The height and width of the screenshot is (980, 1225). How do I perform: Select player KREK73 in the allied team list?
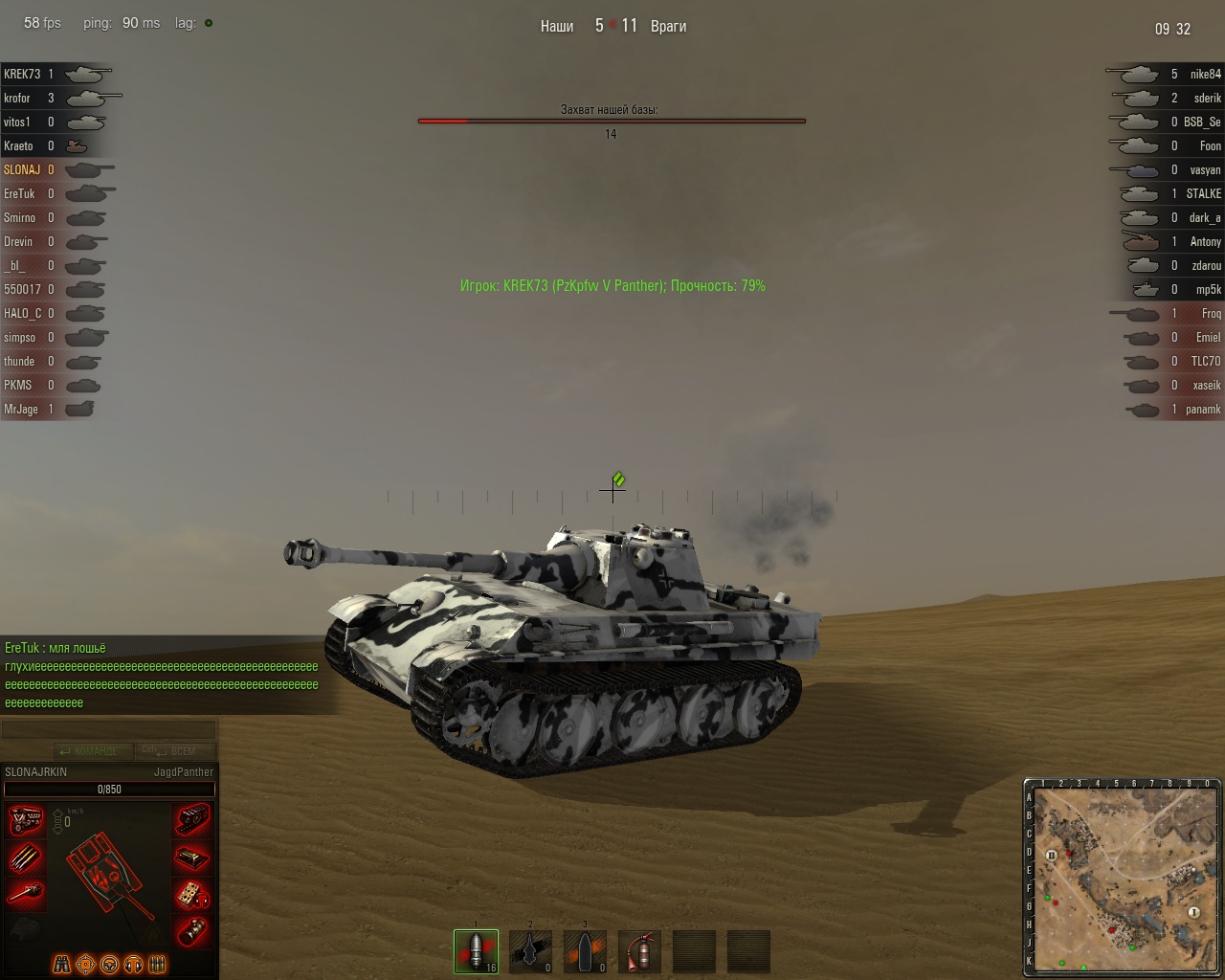pos(22,74)
